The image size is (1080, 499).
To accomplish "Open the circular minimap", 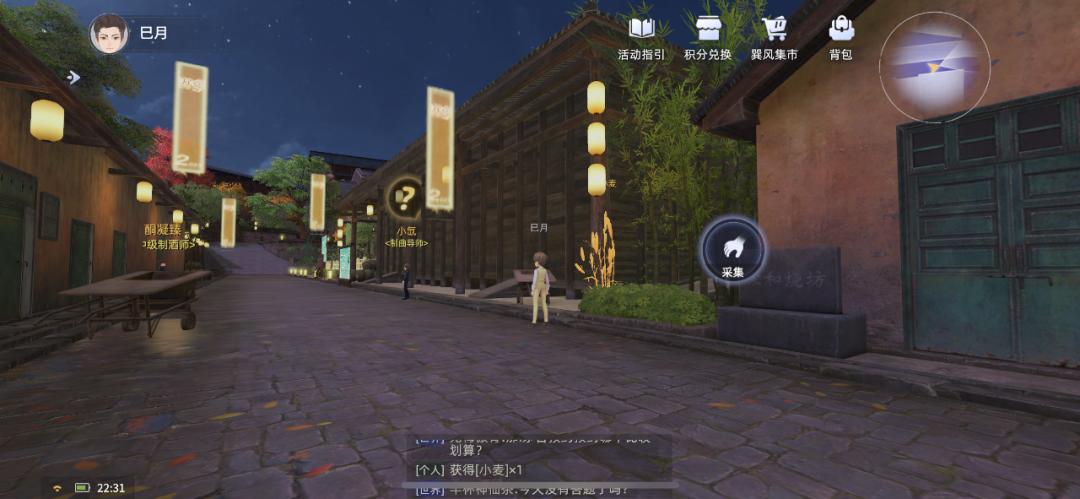I will tap(934, 67).
